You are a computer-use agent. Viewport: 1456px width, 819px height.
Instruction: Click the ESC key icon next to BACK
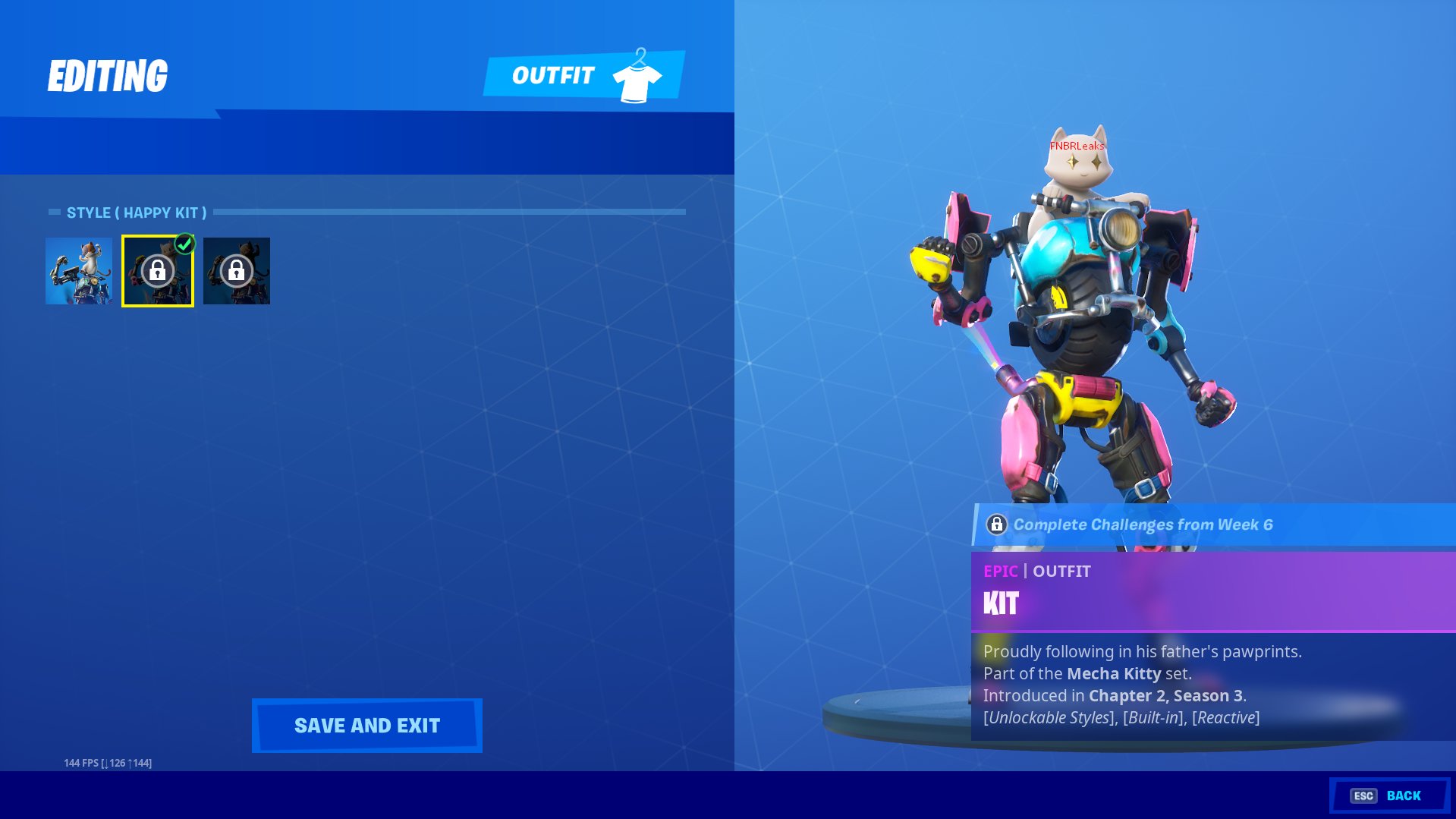click(1363, 795)
